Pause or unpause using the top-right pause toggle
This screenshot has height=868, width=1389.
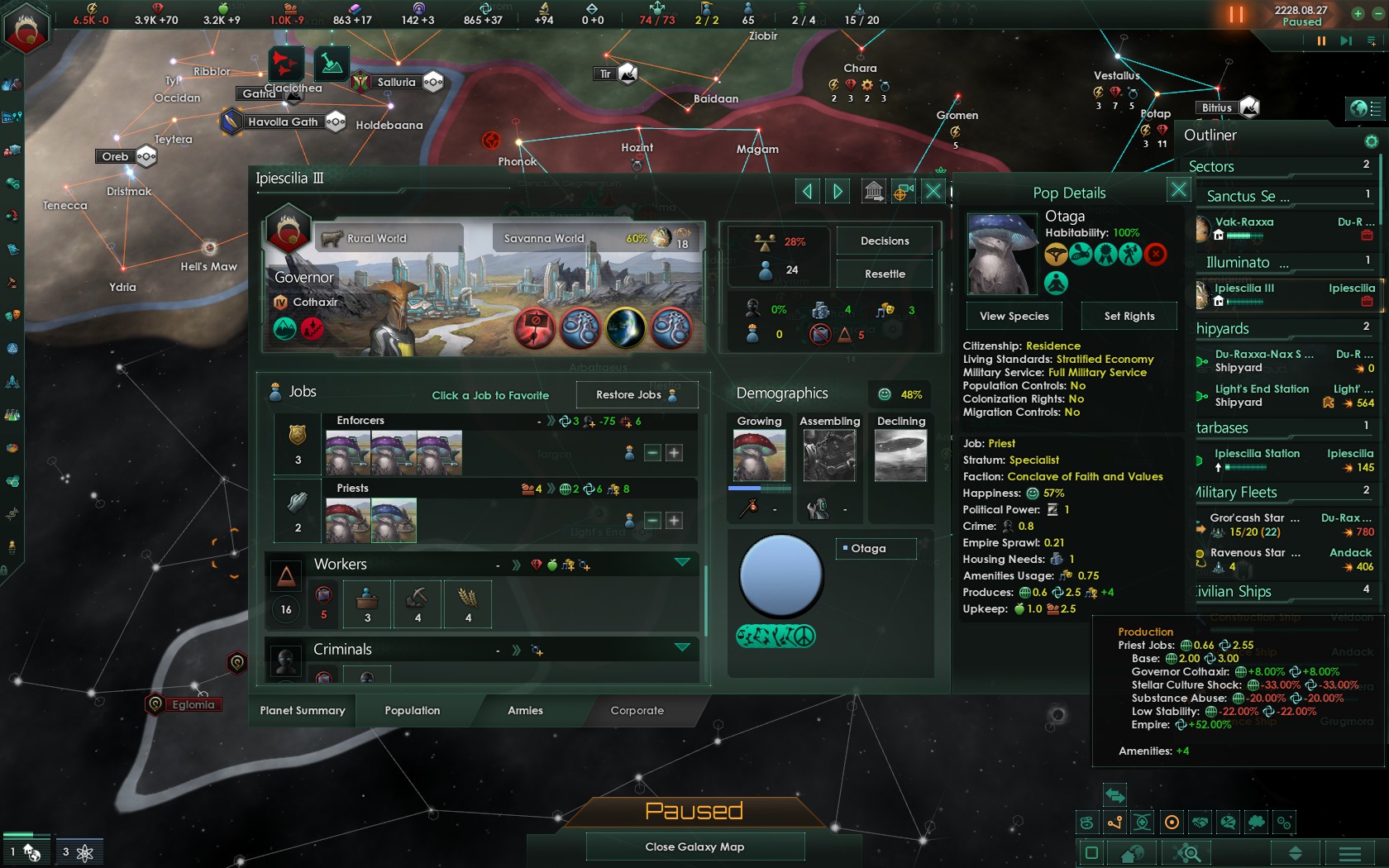(x=1236, y=14)
